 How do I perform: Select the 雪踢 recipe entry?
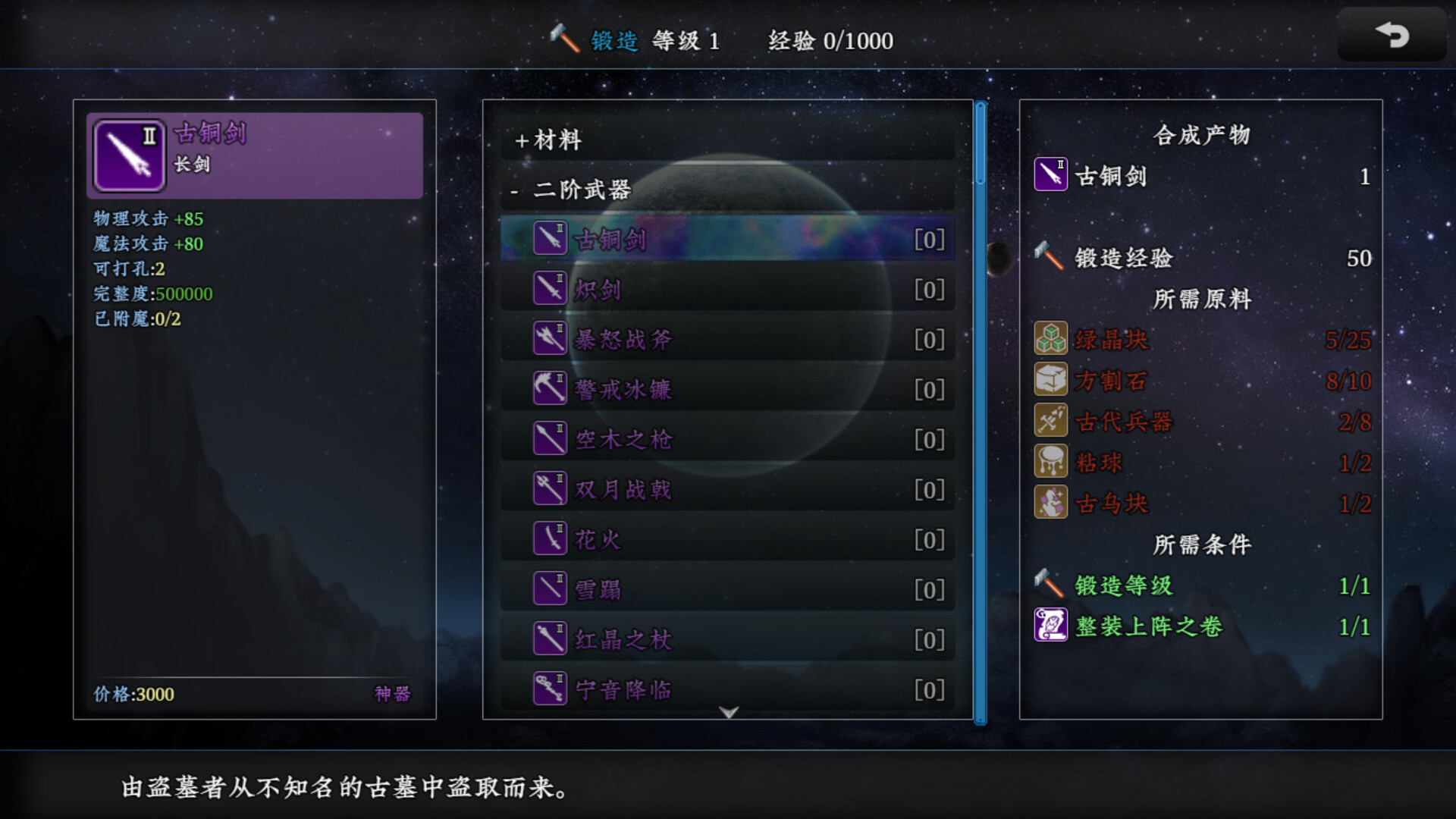click(x=726, y=590)
